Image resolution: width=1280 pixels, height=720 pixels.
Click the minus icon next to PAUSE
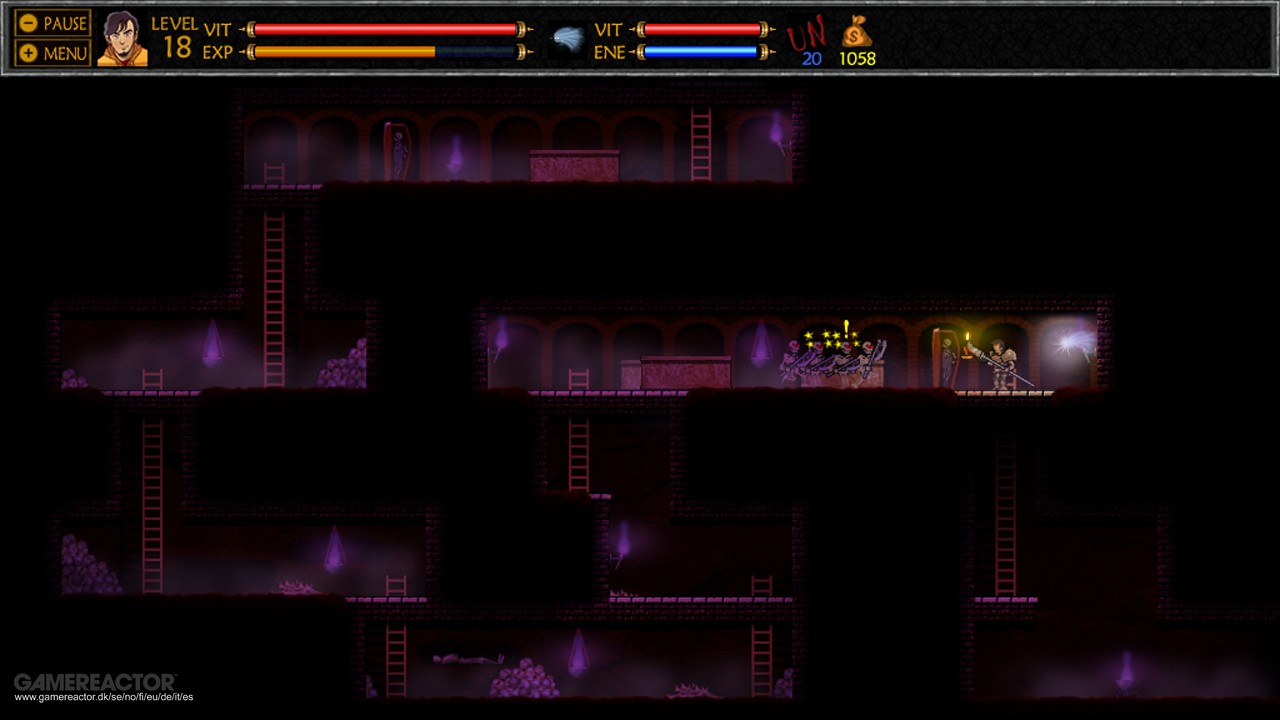coord(30,22)
